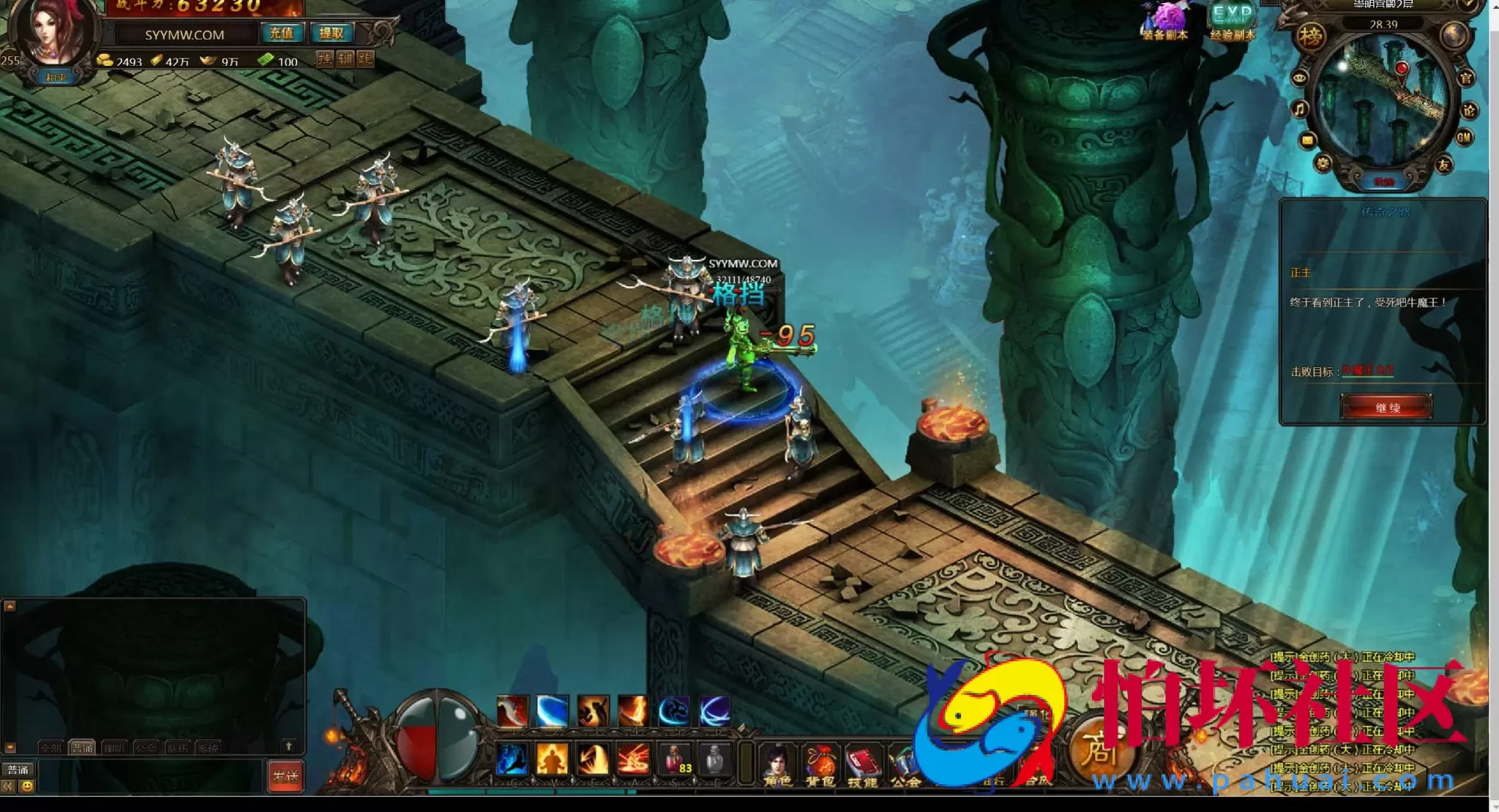Toggle the music note sound button
This screenshot has height=812, width=1499.
[1300, 110]
